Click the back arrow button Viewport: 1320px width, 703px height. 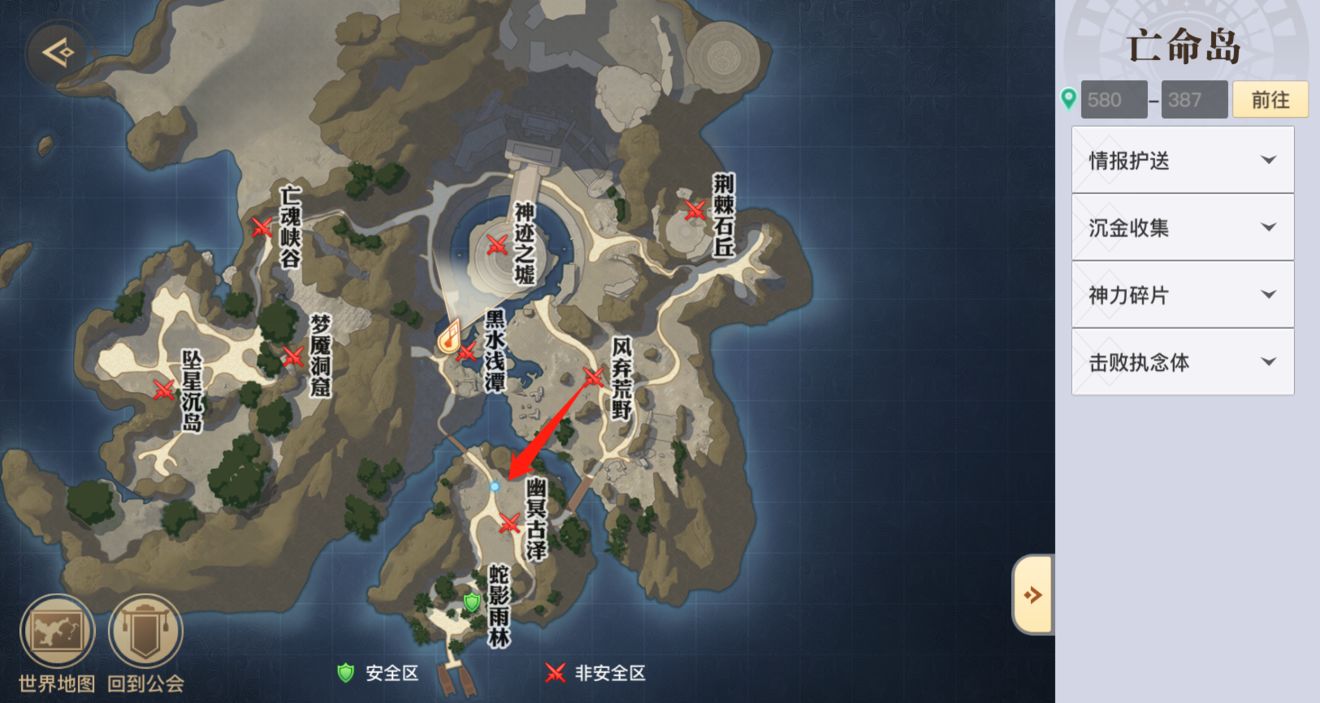(x=58, y=49)
